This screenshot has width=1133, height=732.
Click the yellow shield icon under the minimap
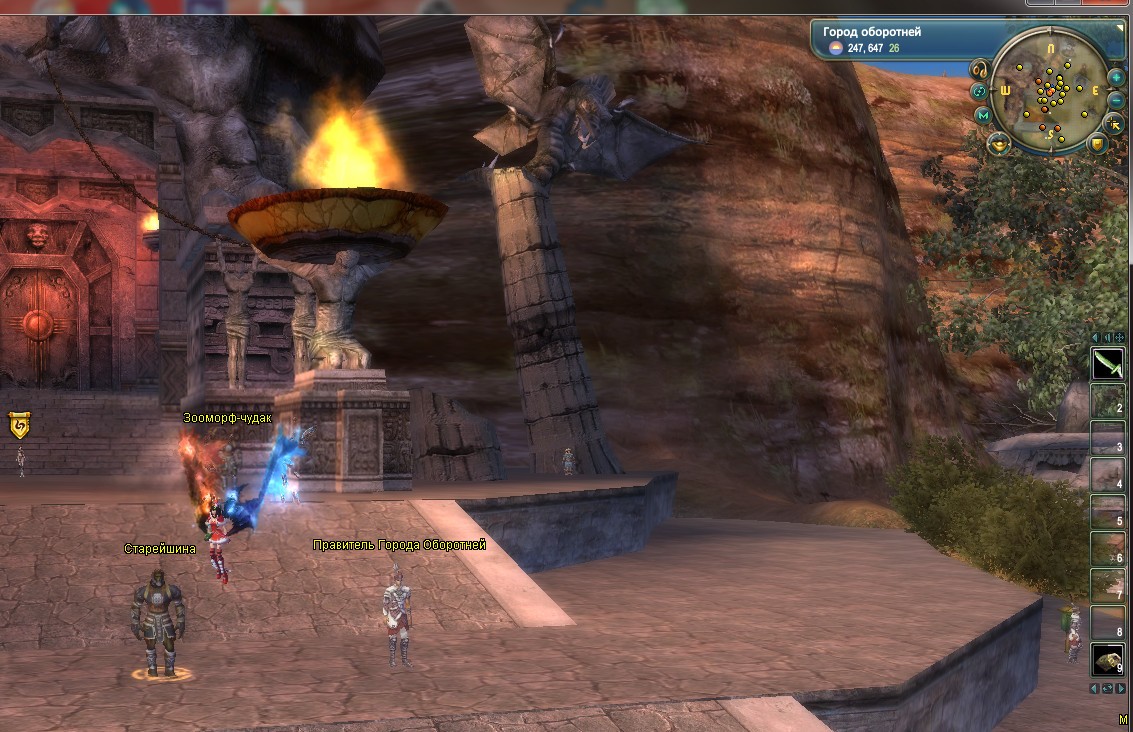pyautogui.click(x=1097, y=145)
